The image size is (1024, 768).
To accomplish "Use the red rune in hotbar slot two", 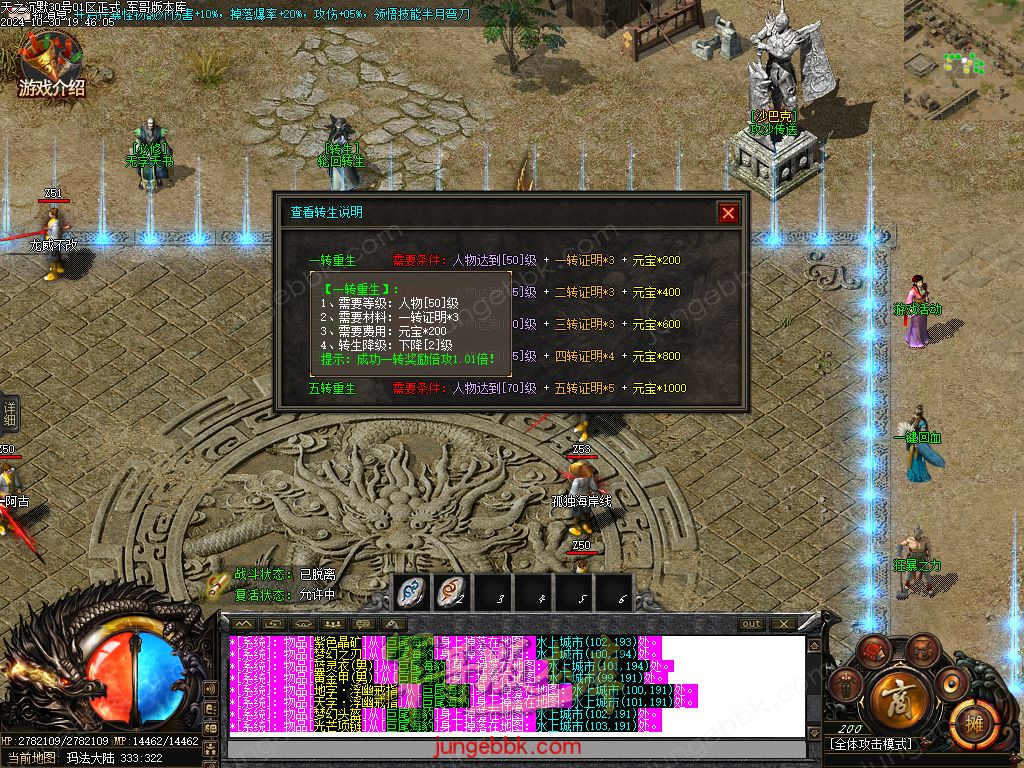I will (x=452, y=592).
